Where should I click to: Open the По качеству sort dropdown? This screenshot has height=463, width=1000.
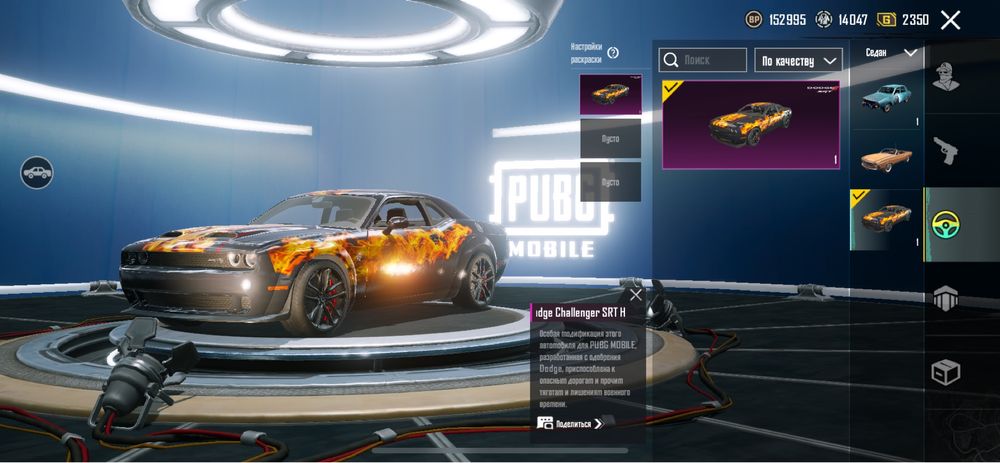[798, 60]
